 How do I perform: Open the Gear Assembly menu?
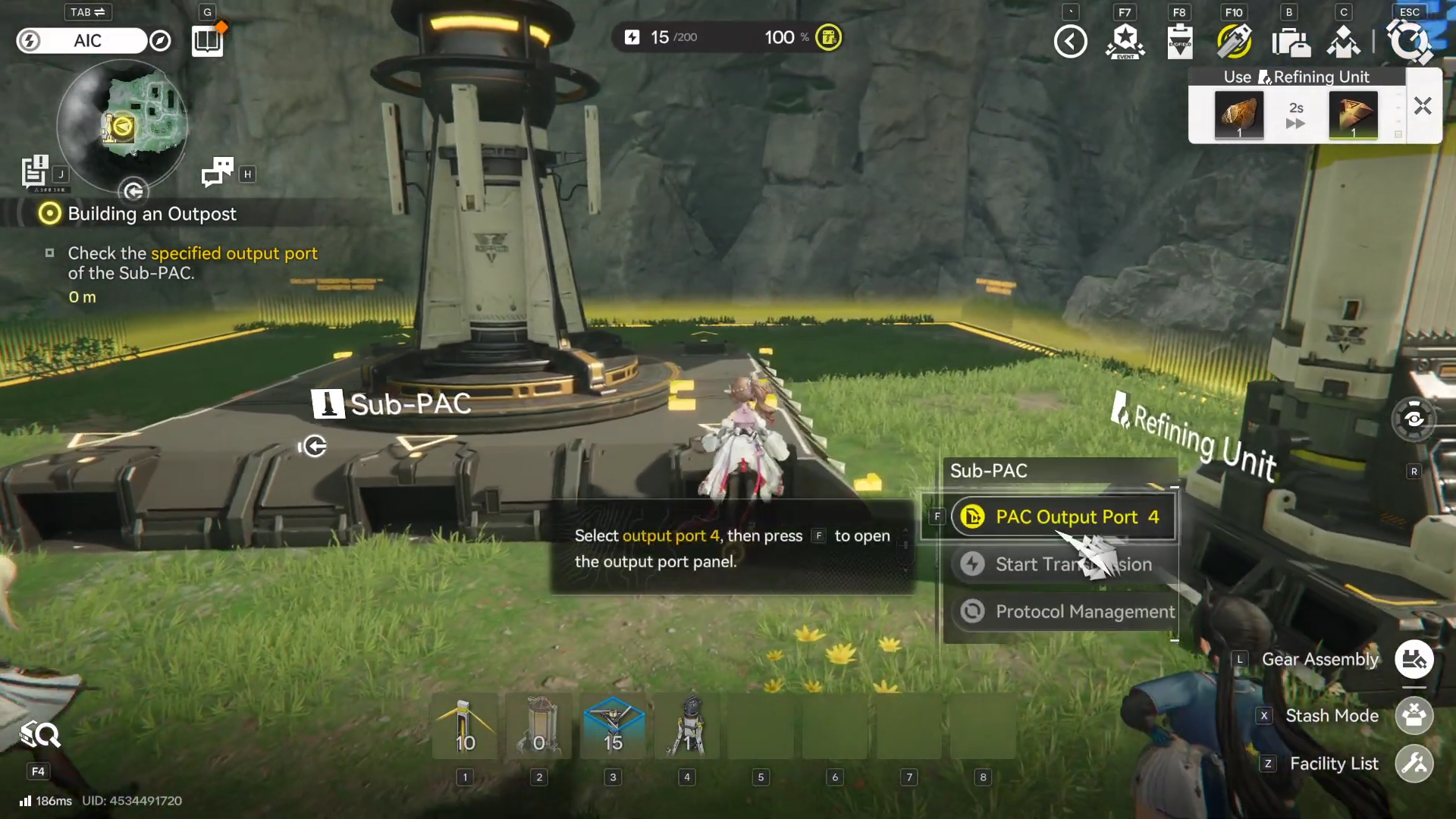[x=1414, y=660]
